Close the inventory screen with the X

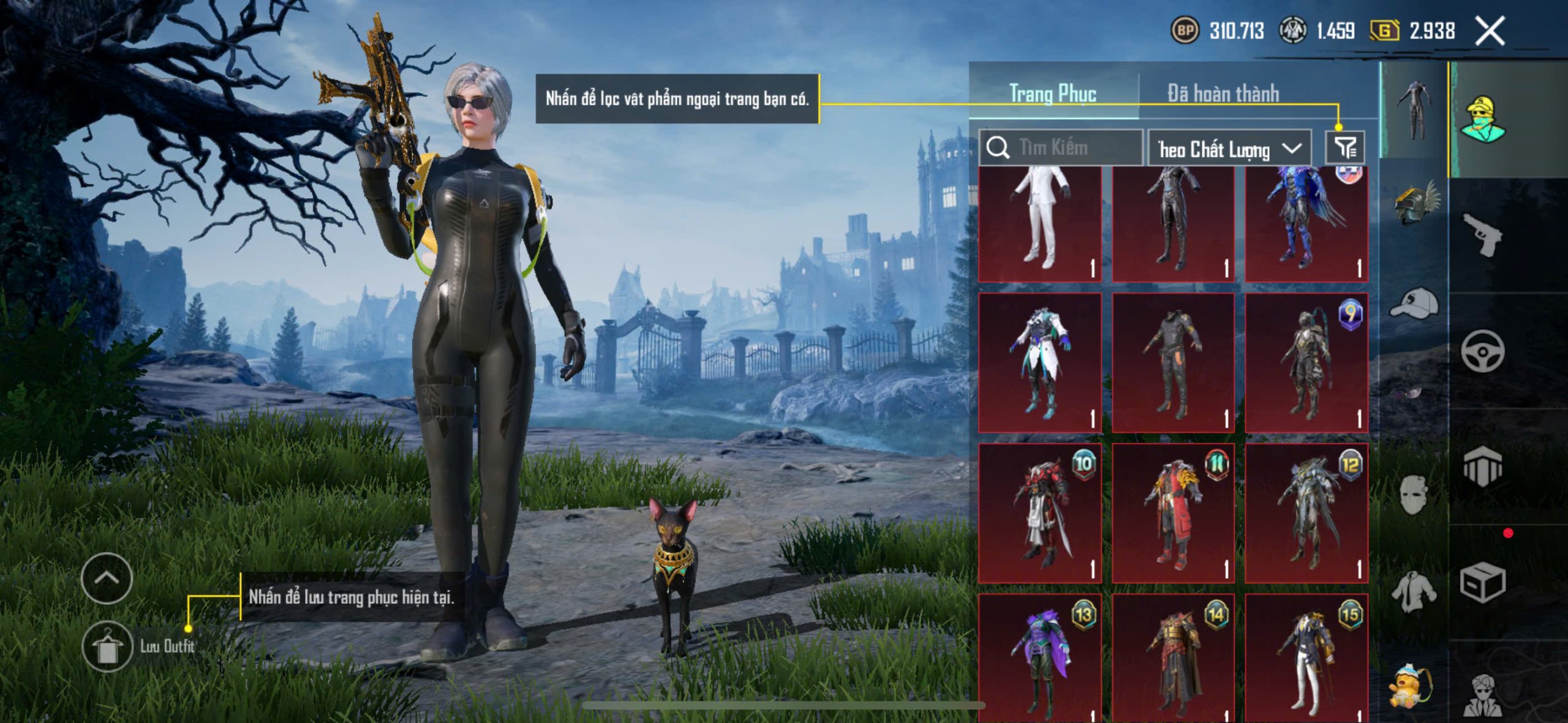coord(1490,31)
